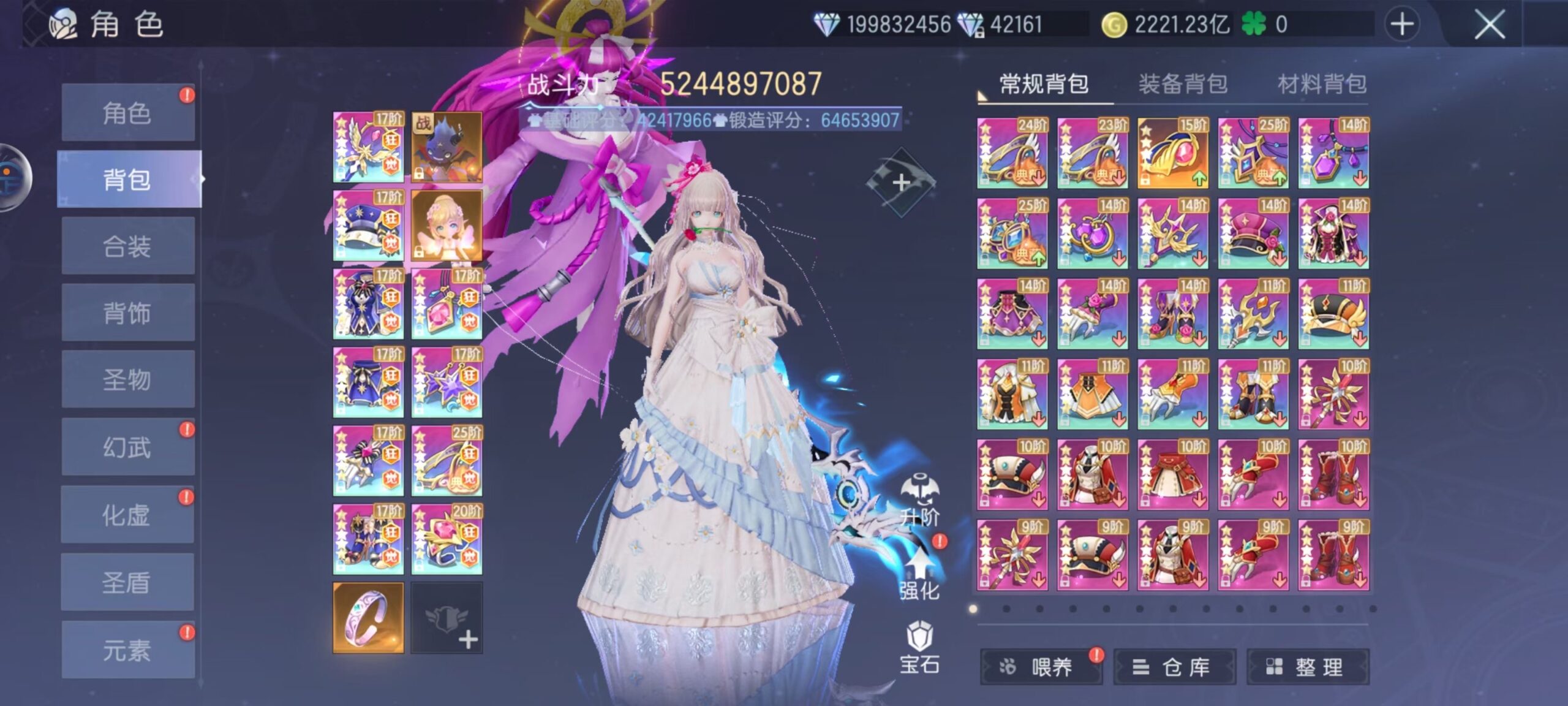Select the 化虚 menu entry
This screenshot has width=1568, height=706.
pyautogui.click(x=127, y=515)
